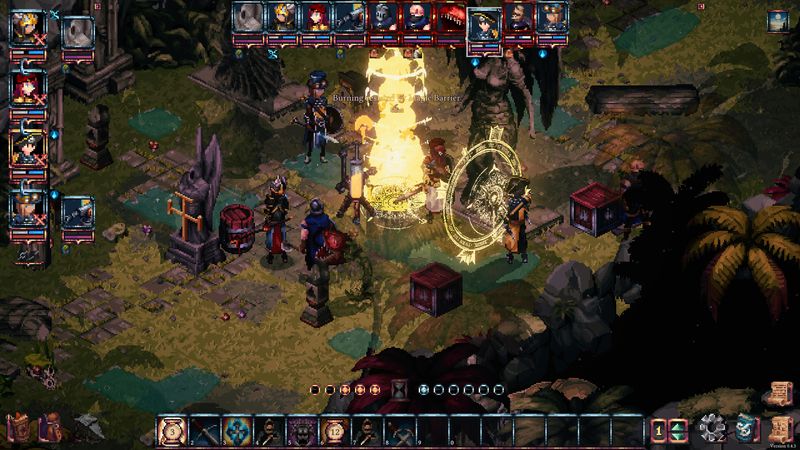Use the blue cross-shaped rune skill
The width and height of the screenshot is (800, 450).
tap(237, 431)
